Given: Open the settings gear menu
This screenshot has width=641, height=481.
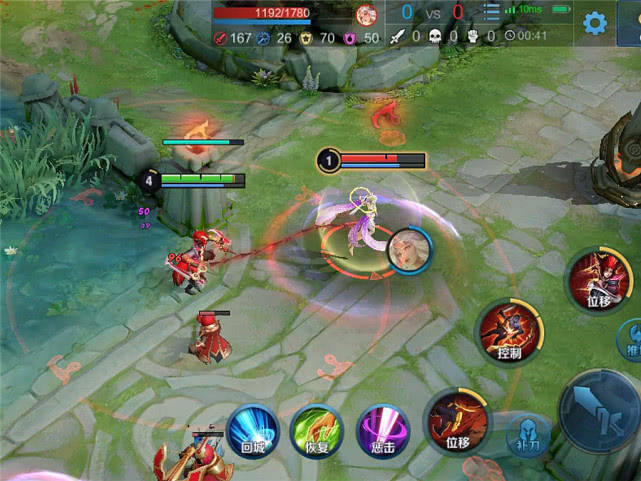Looking at the screenshot, I should coord(595,23).
